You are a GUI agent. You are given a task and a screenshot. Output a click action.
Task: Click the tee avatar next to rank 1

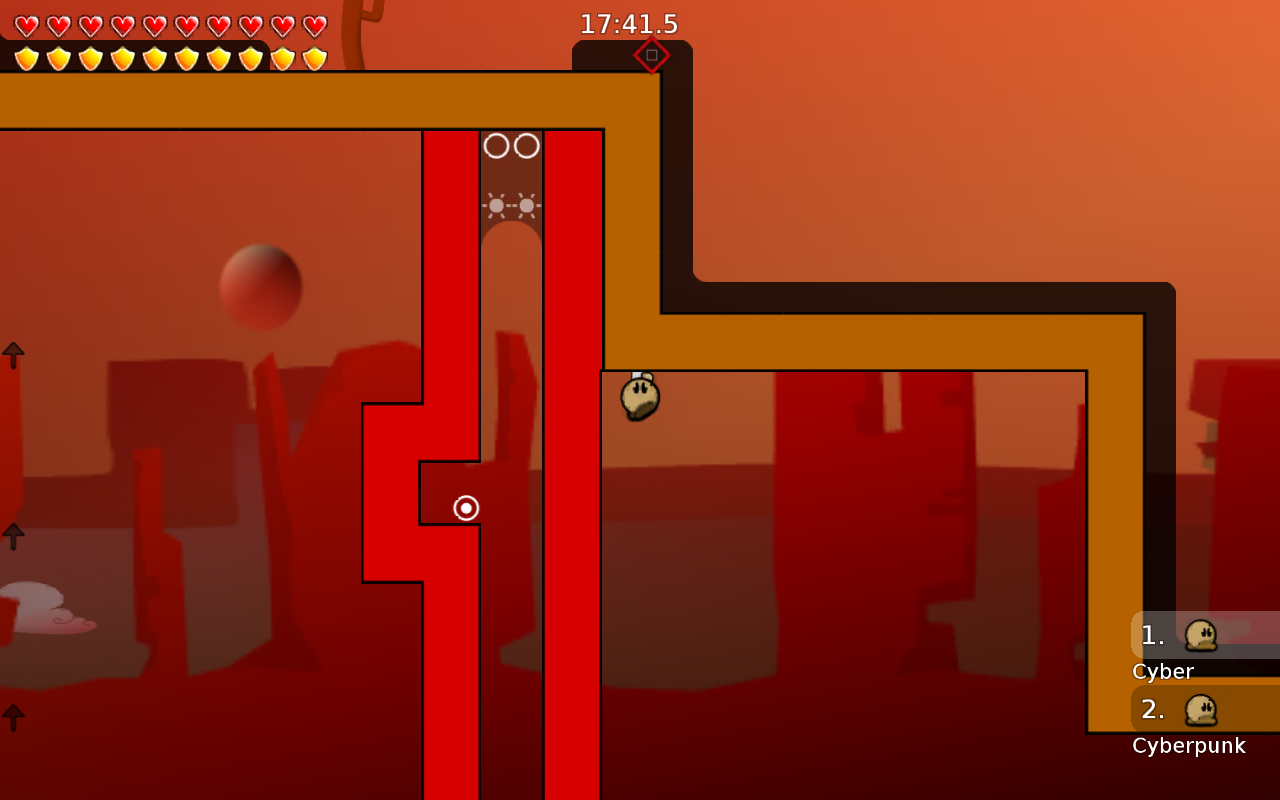tap(1200, 635)
